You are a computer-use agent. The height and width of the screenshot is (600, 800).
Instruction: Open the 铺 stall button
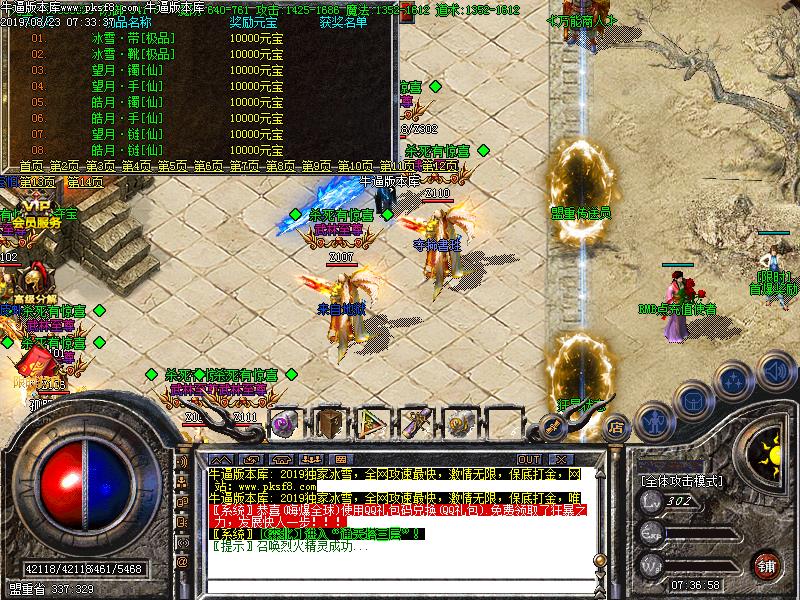point(766,564)
